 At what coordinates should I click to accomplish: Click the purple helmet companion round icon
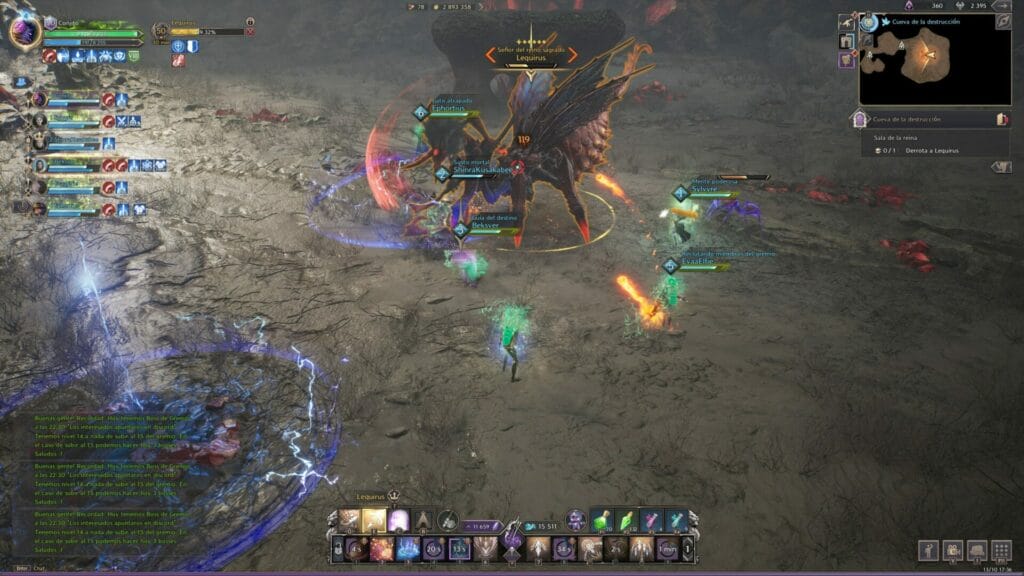[575, 519]
